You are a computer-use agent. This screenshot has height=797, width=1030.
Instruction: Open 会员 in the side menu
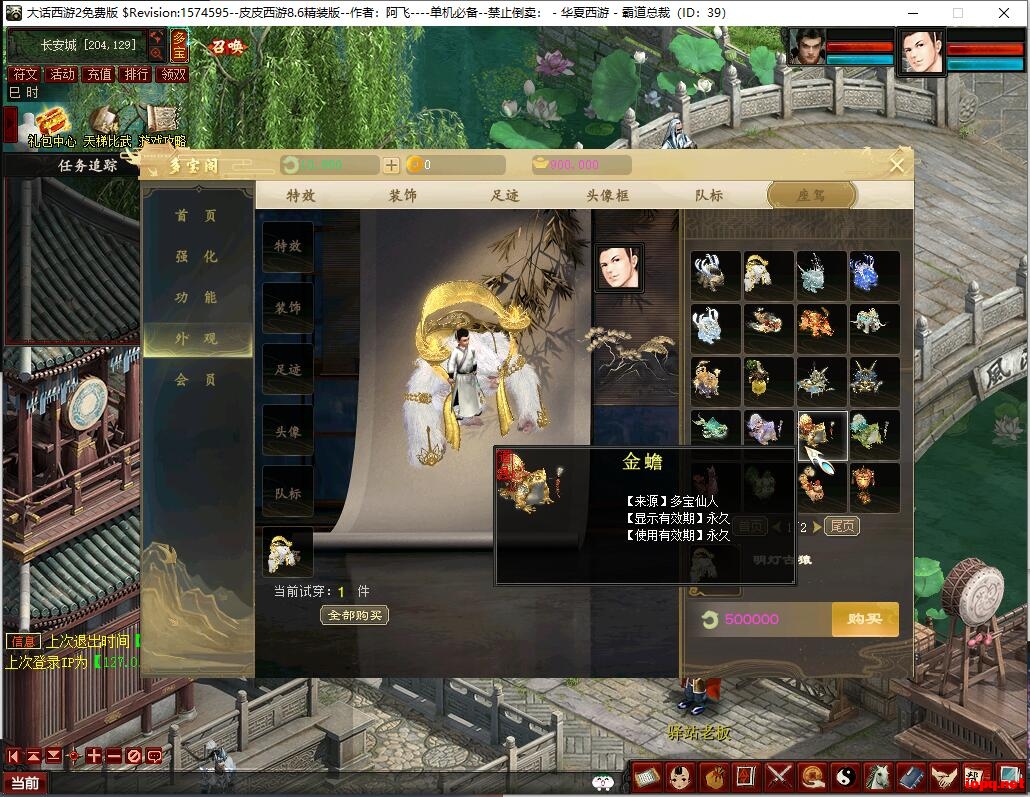[196, 380]
